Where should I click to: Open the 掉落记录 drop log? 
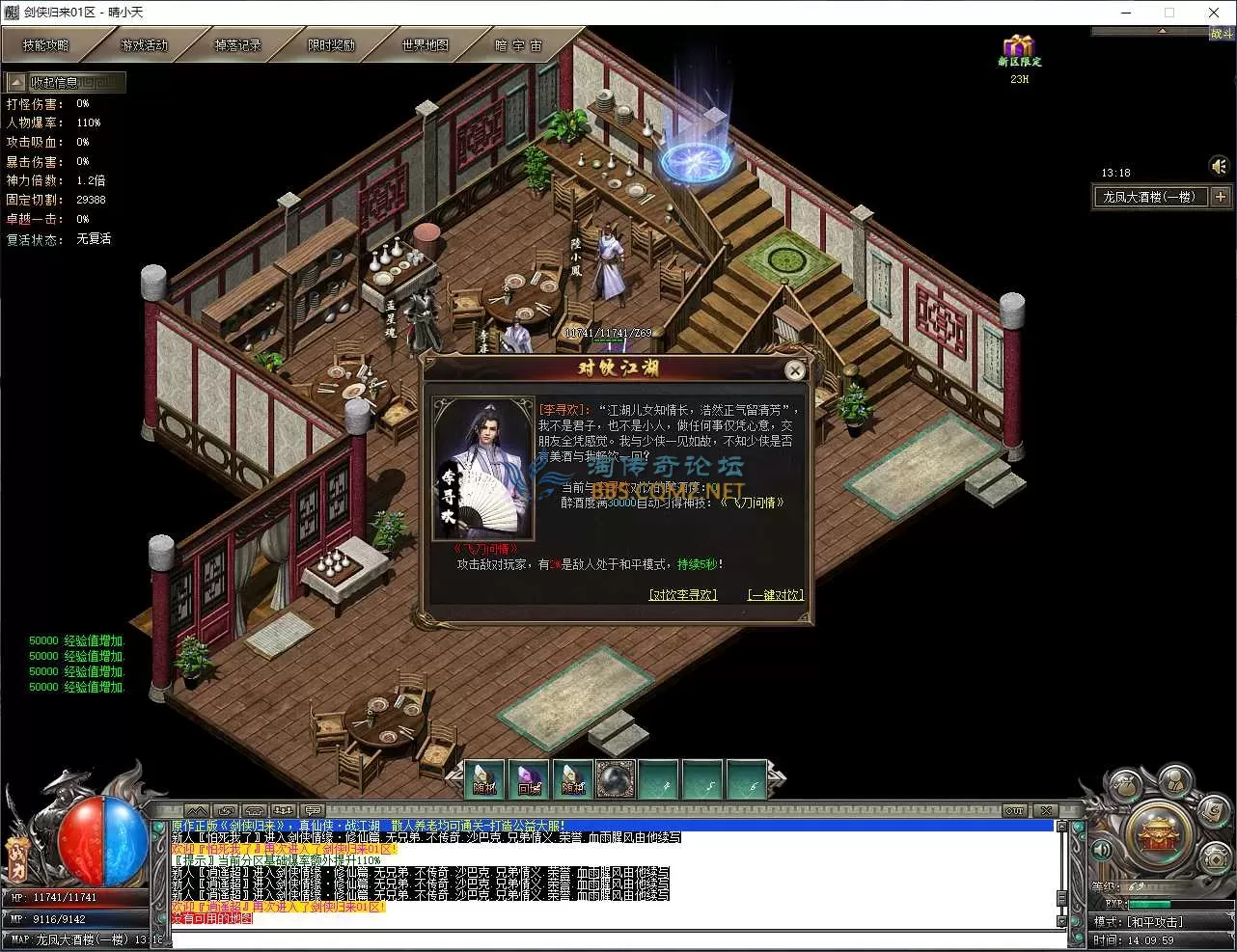[237, 45]
